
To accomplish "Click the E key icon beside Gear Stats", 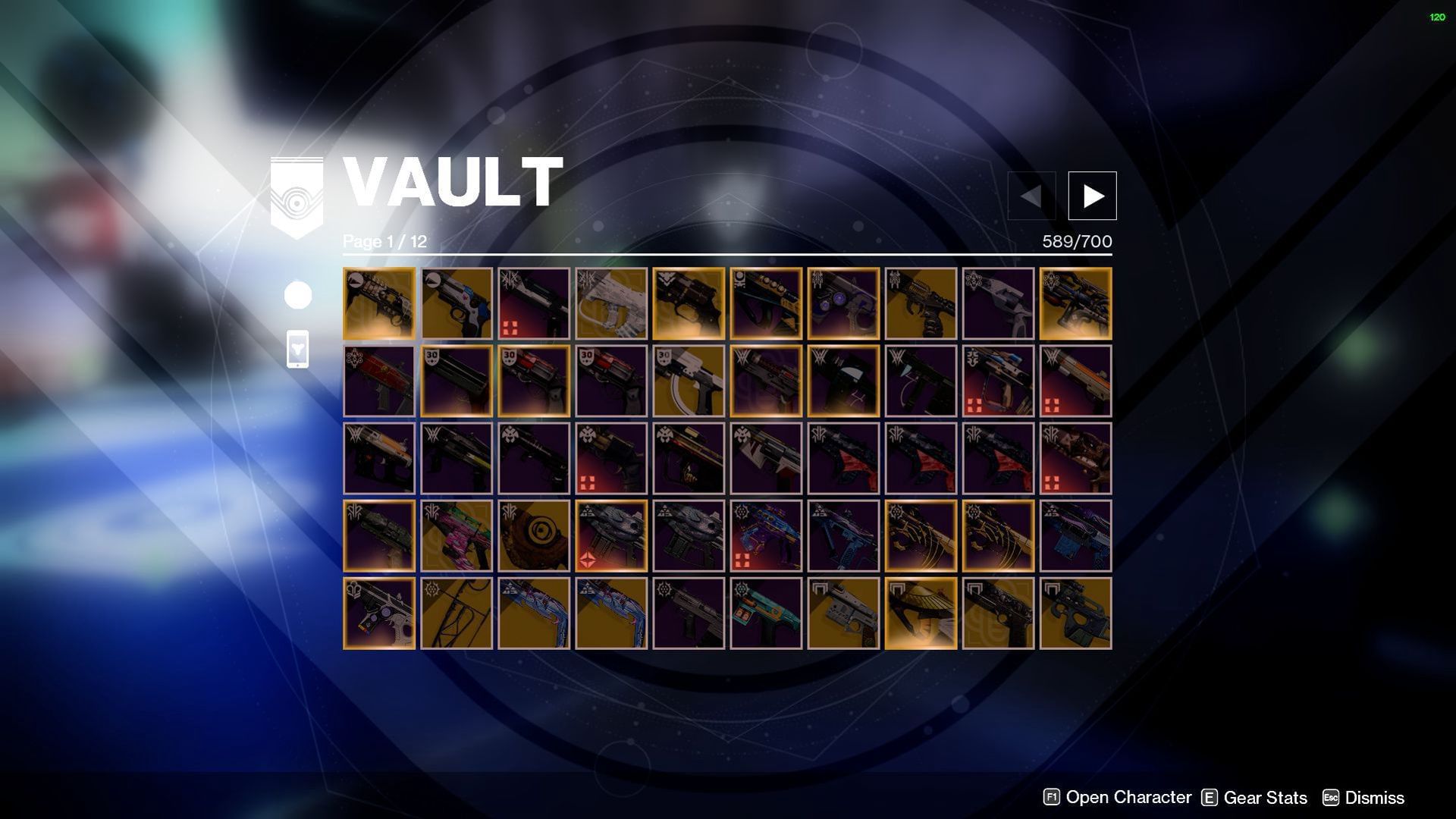I will tap(1209, 798).
